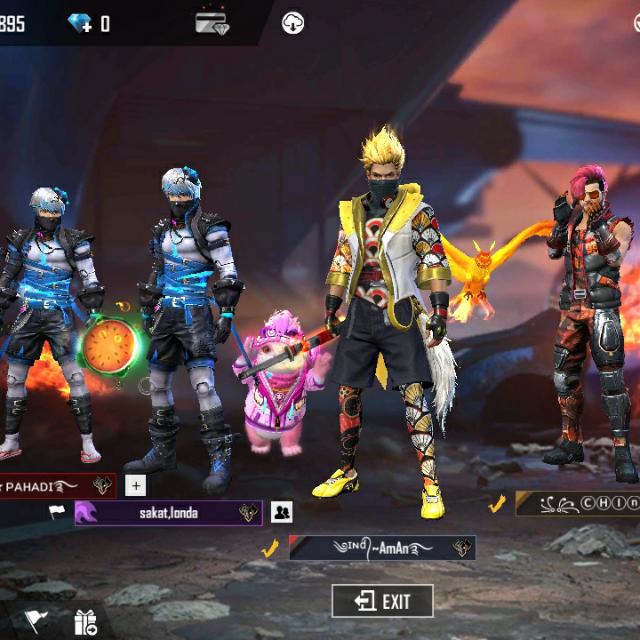The image size is (640, 640).
Task: Click the white flag next to sakat,londa
Action: (x=57, y=512)
